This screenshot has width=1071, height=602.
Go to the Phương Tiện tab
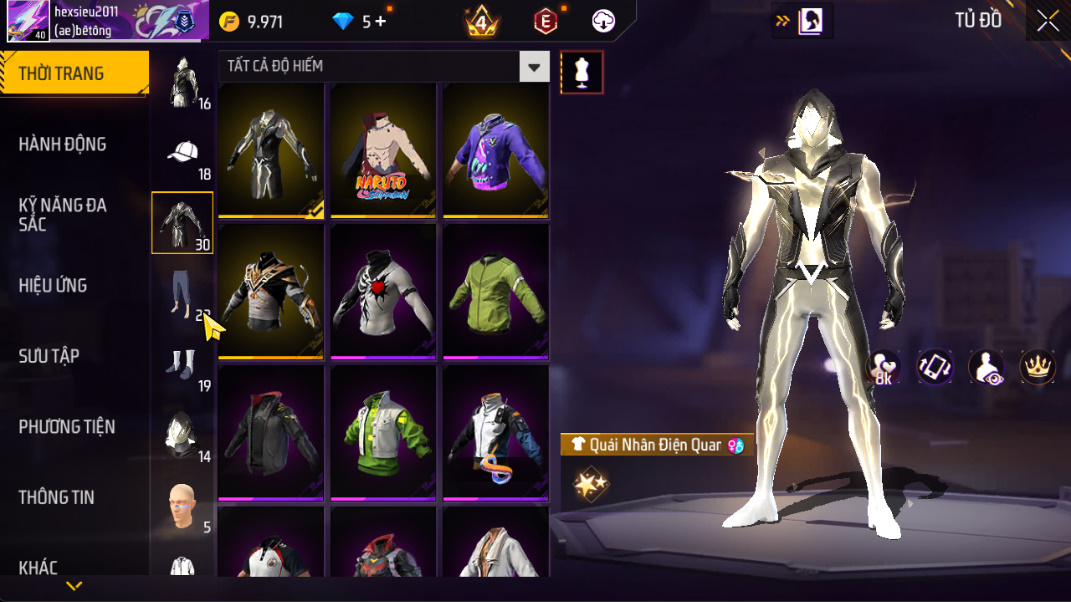pyautogui.click(x=67, y=427)
